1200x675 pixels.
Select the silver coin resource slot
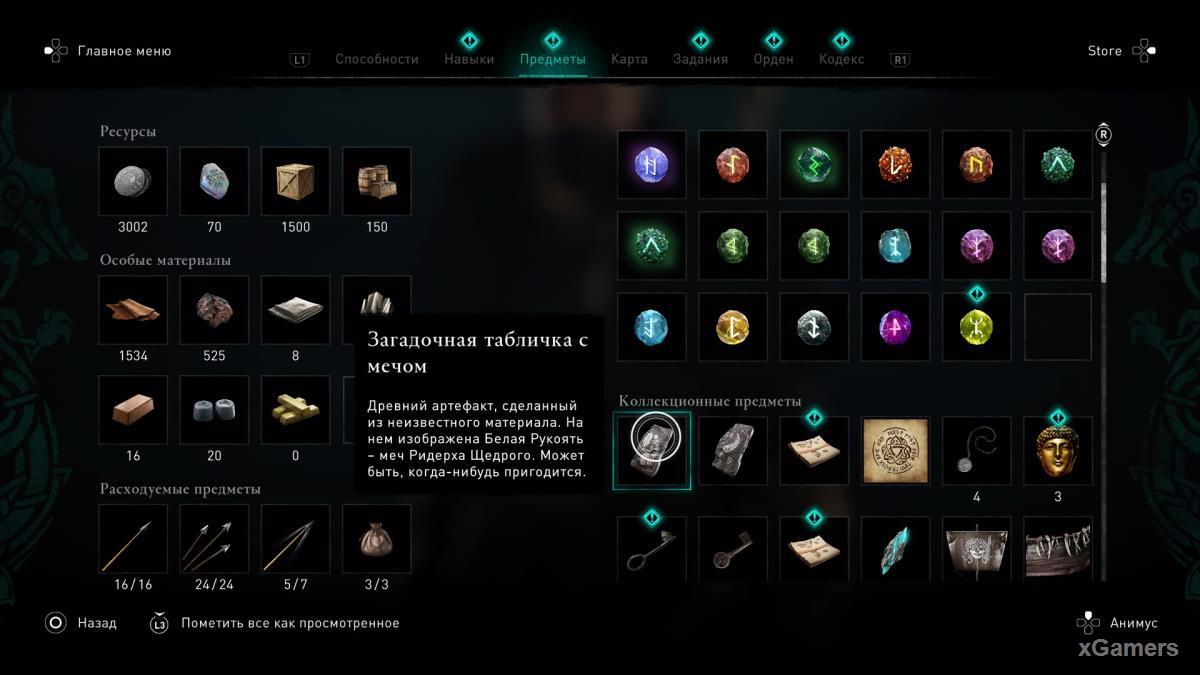click(x=133, y=181)
